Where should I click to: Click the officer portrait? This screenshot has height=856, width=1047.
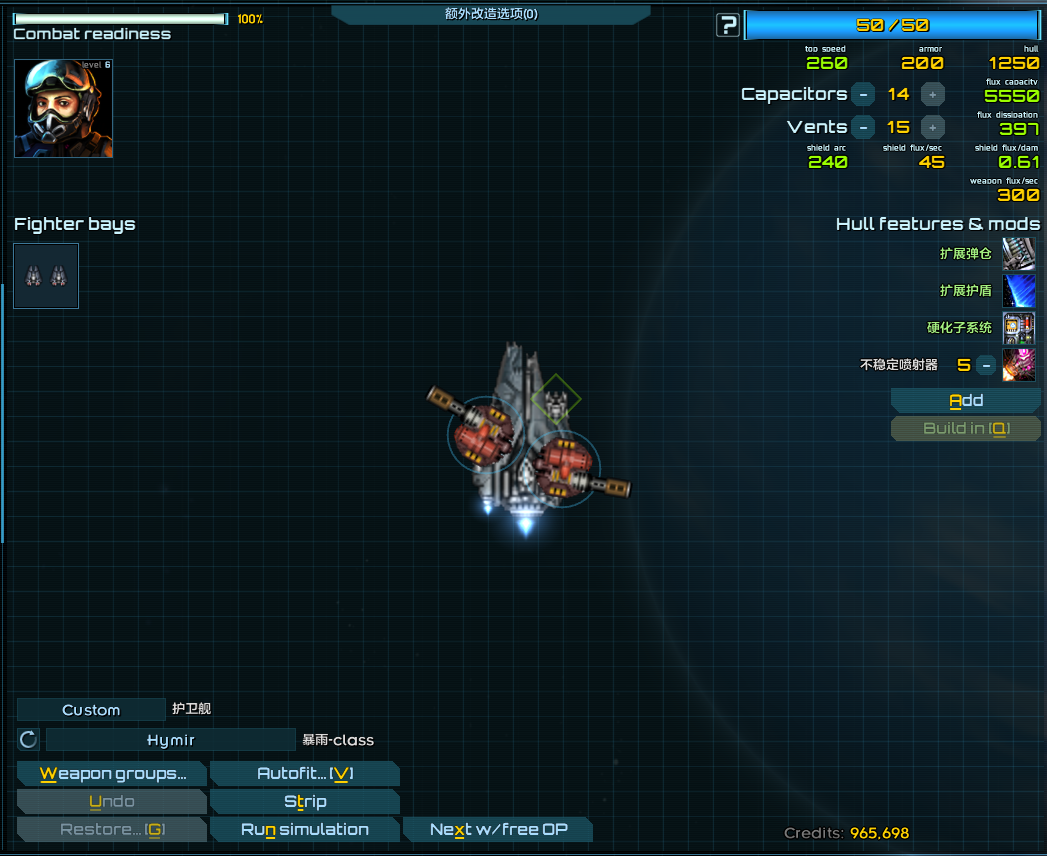coord(64,108)
